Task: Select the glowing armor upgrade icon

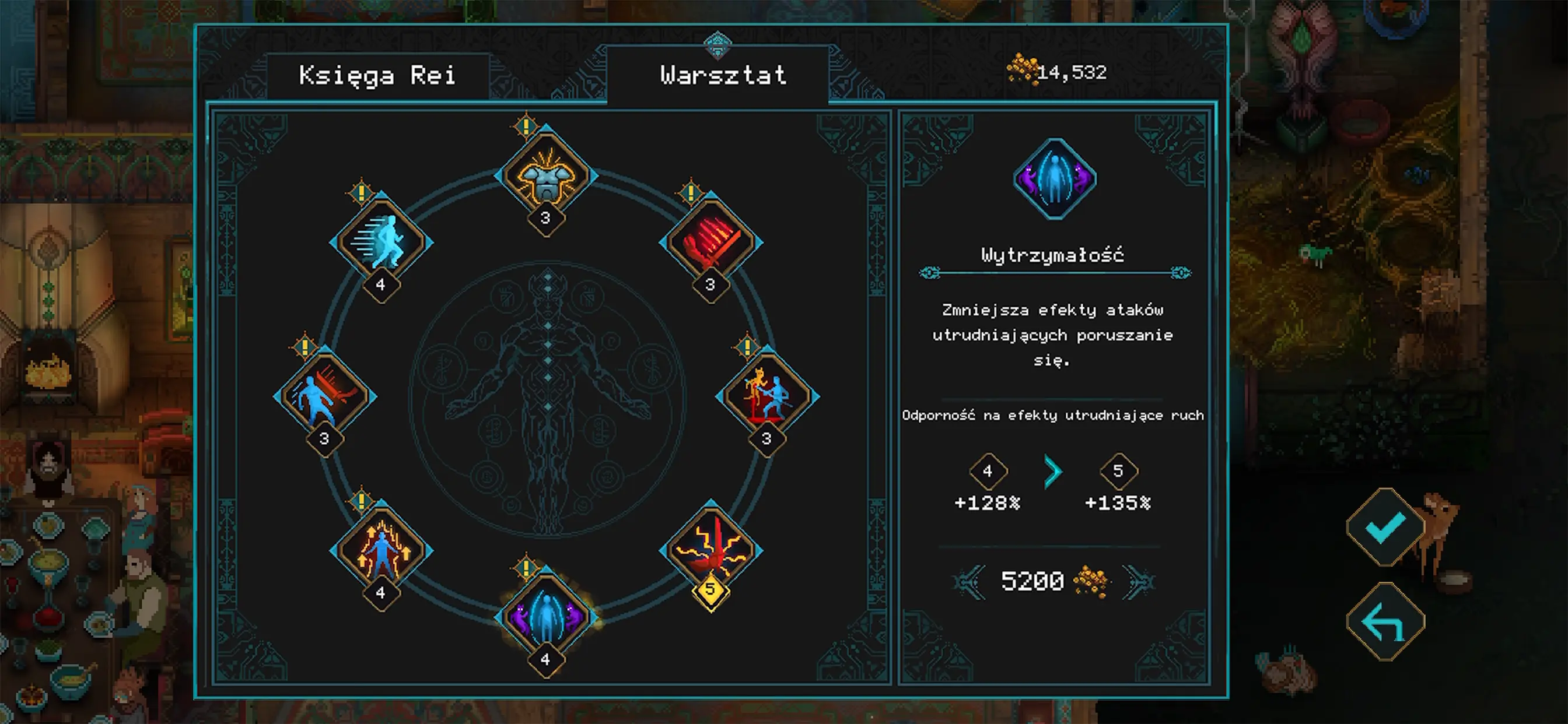Action: 546,176
